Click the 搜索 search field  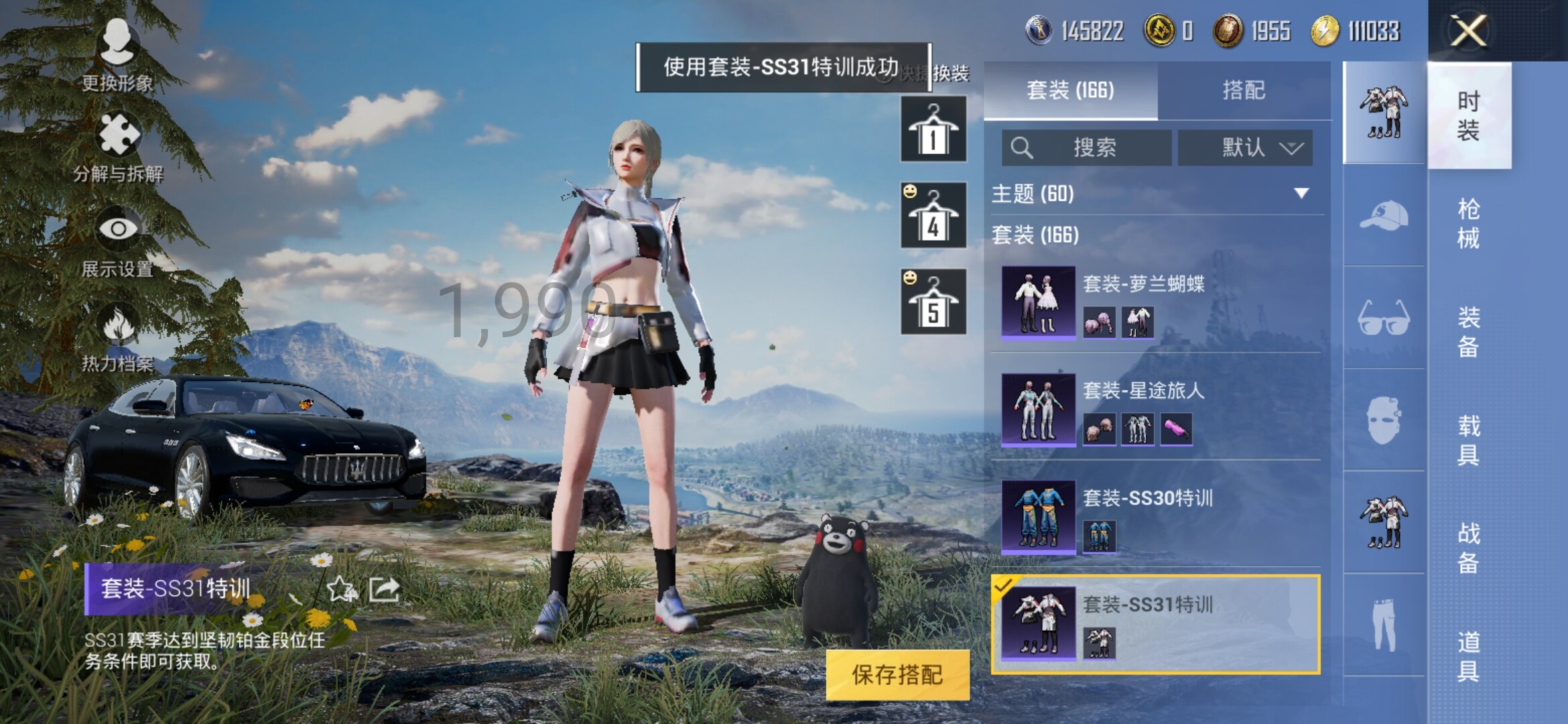coord(1087,147)
